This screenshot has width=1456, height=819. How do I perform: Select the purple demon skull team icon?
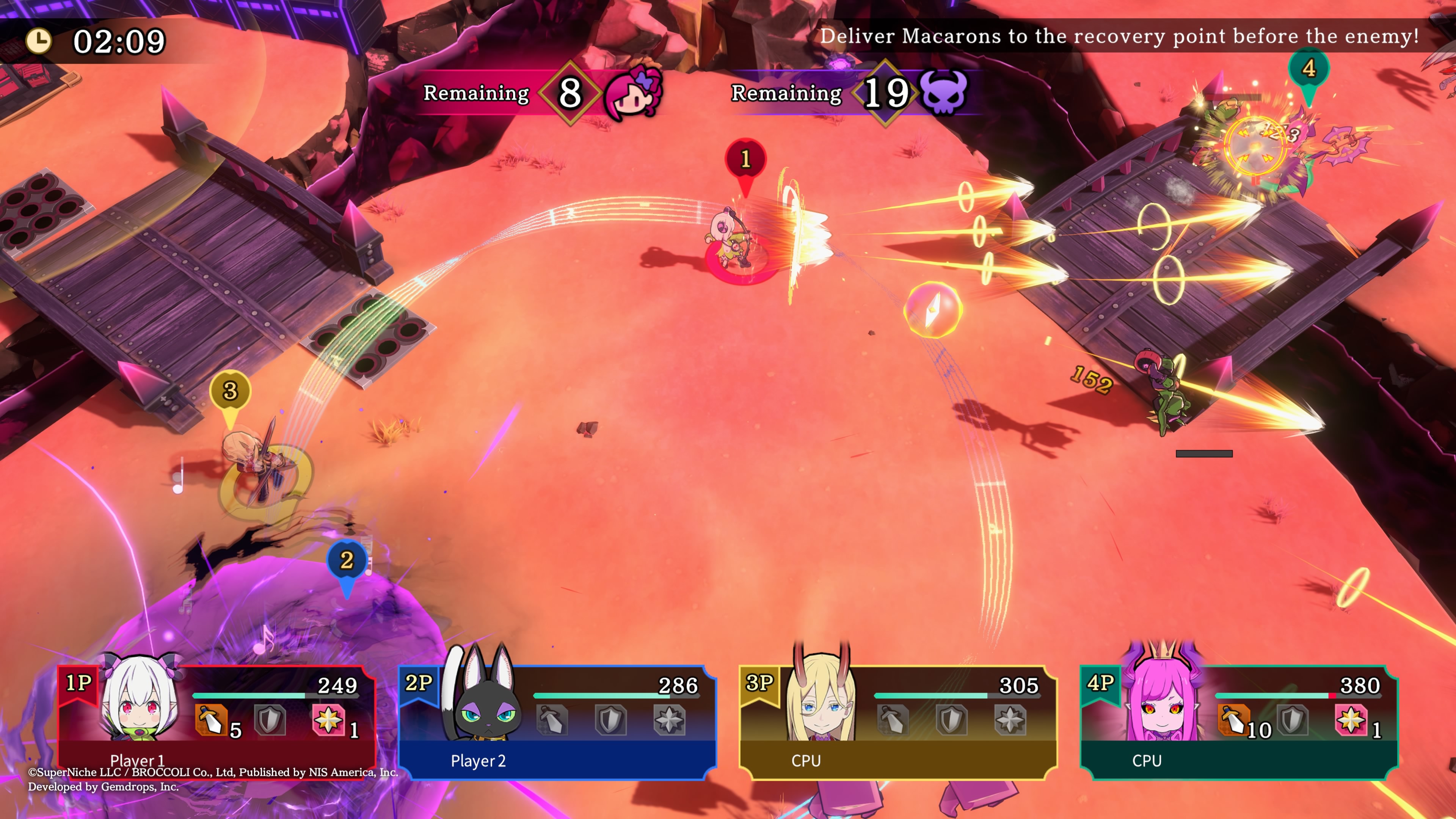pos(943,93)
